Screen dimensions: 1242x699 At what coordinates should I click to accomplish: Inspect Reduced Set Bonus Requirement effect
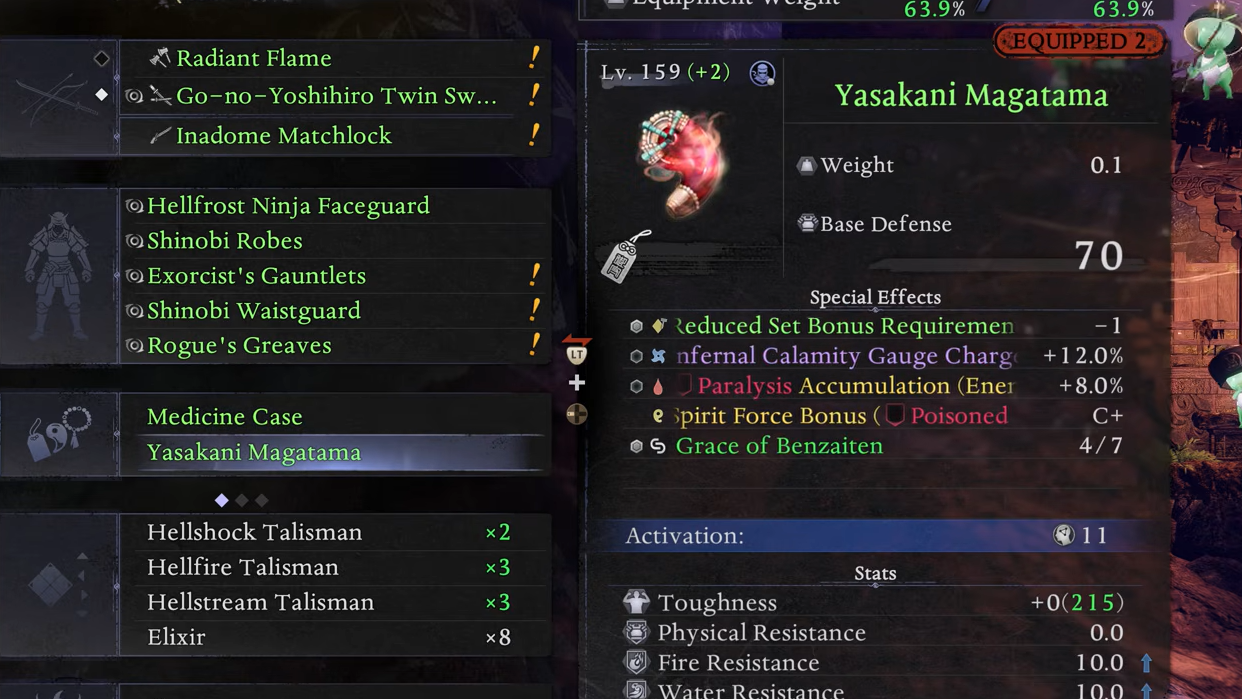pos(844,326)
